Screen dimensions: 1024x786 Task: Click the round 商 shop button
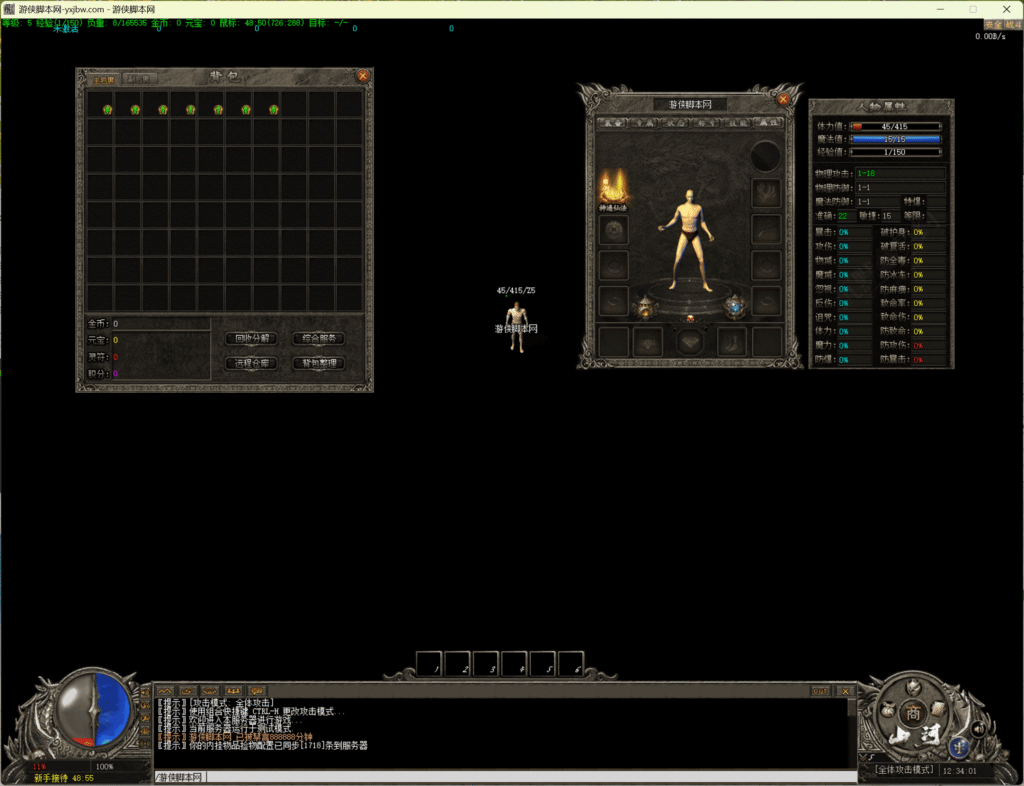911,714
